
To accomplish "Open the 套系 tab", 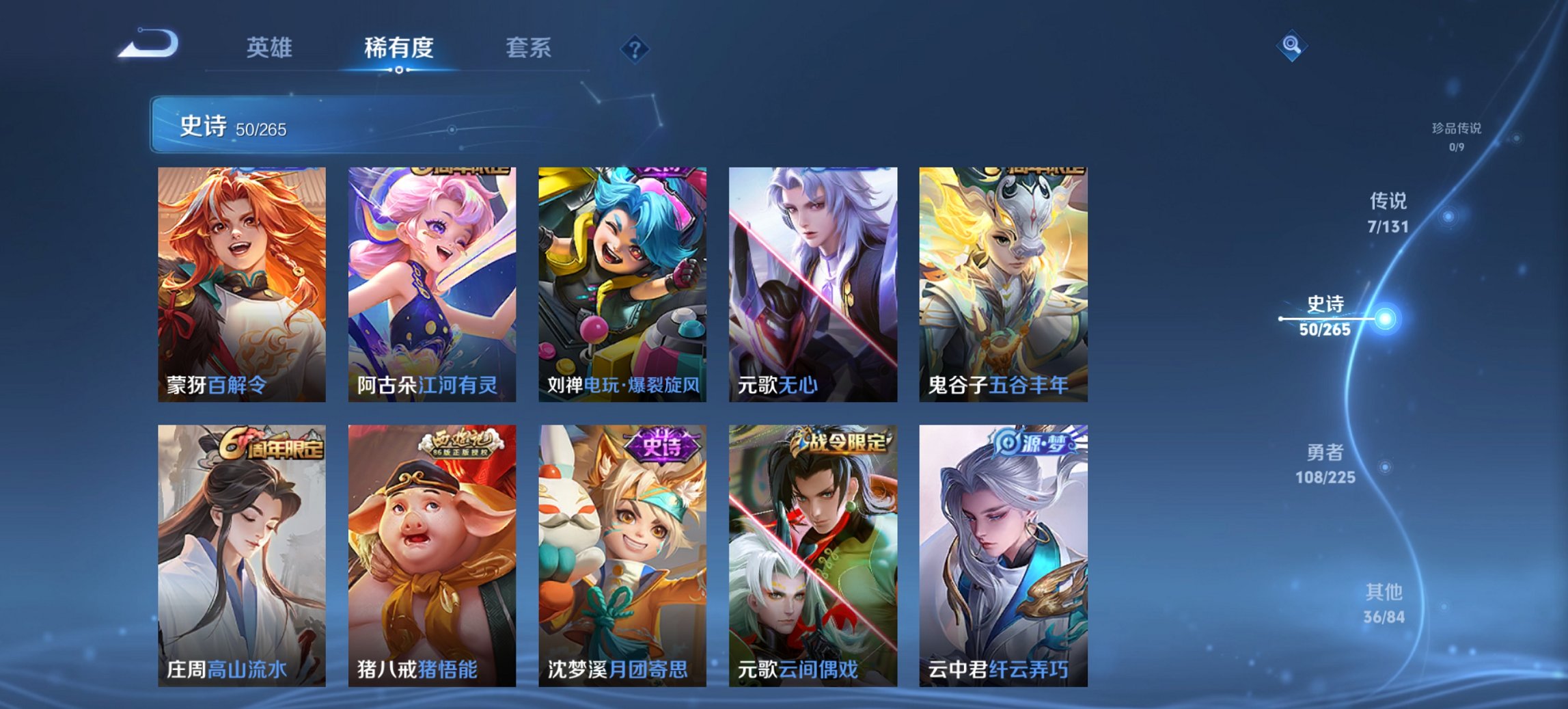I will point(527,48).
